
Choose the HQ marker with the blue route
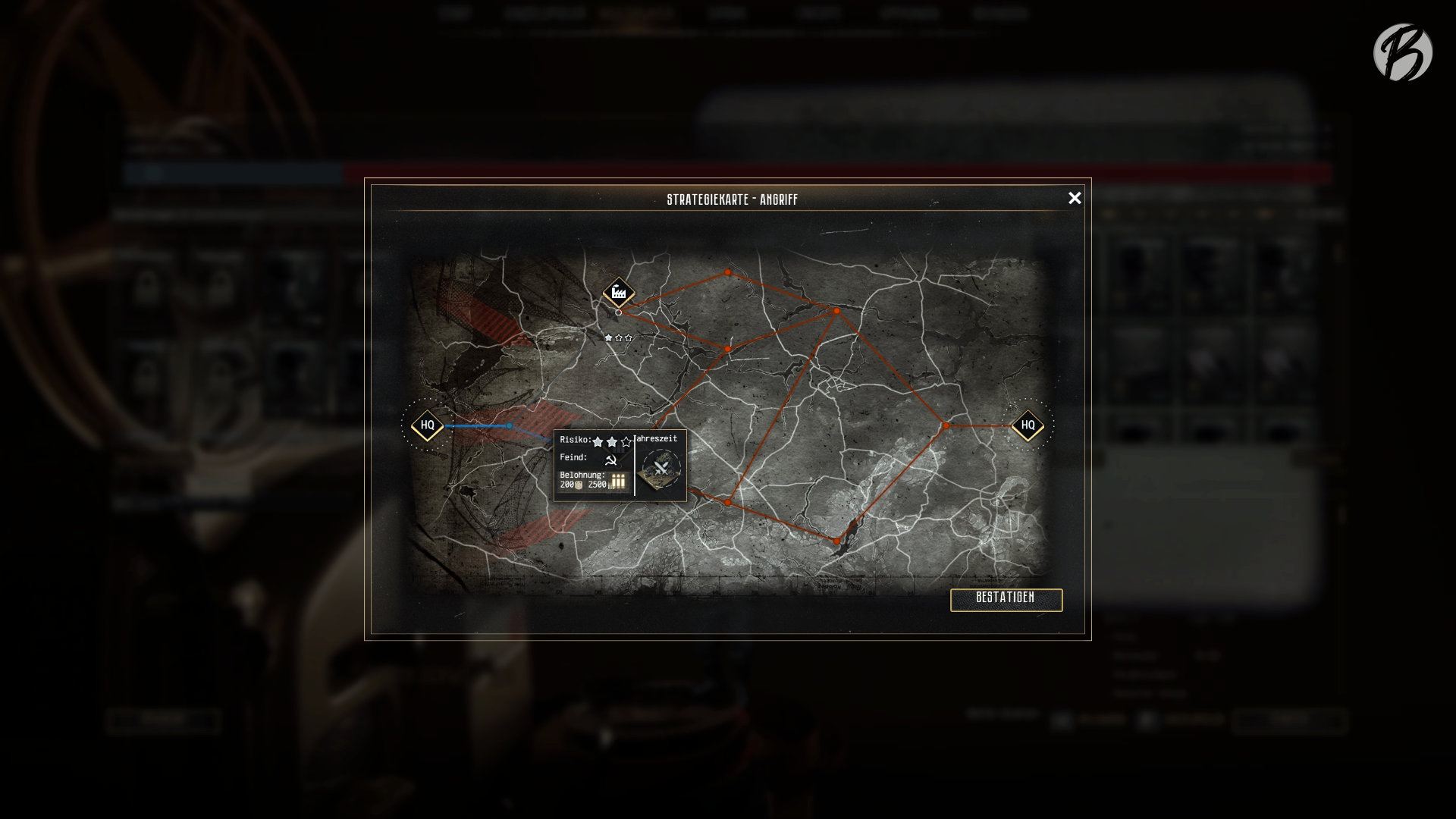[x=428, y=425]
